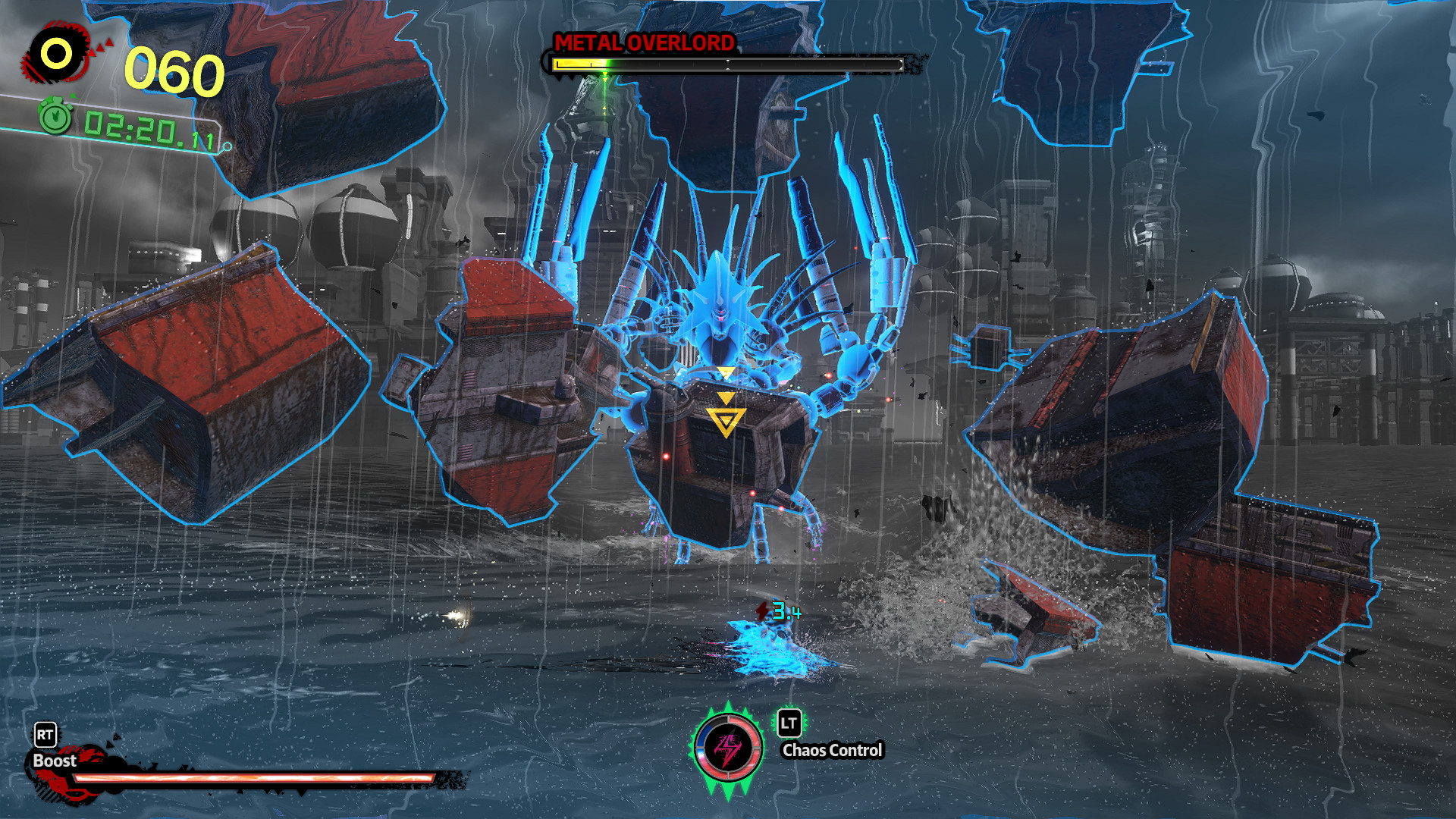The height and width of the screenshot is (819, 1456).
Task: Click the gold ring counter icon
Action: tap(57, 54)
